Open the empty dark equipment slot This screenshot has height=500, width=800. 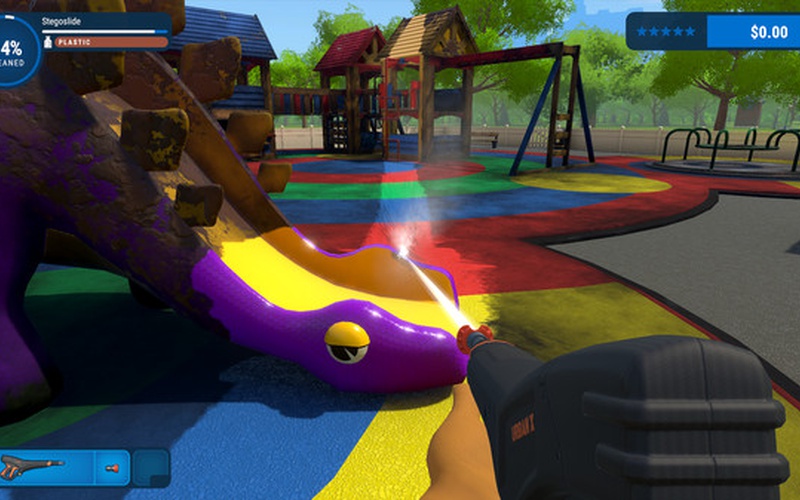[x=151, y=467]
